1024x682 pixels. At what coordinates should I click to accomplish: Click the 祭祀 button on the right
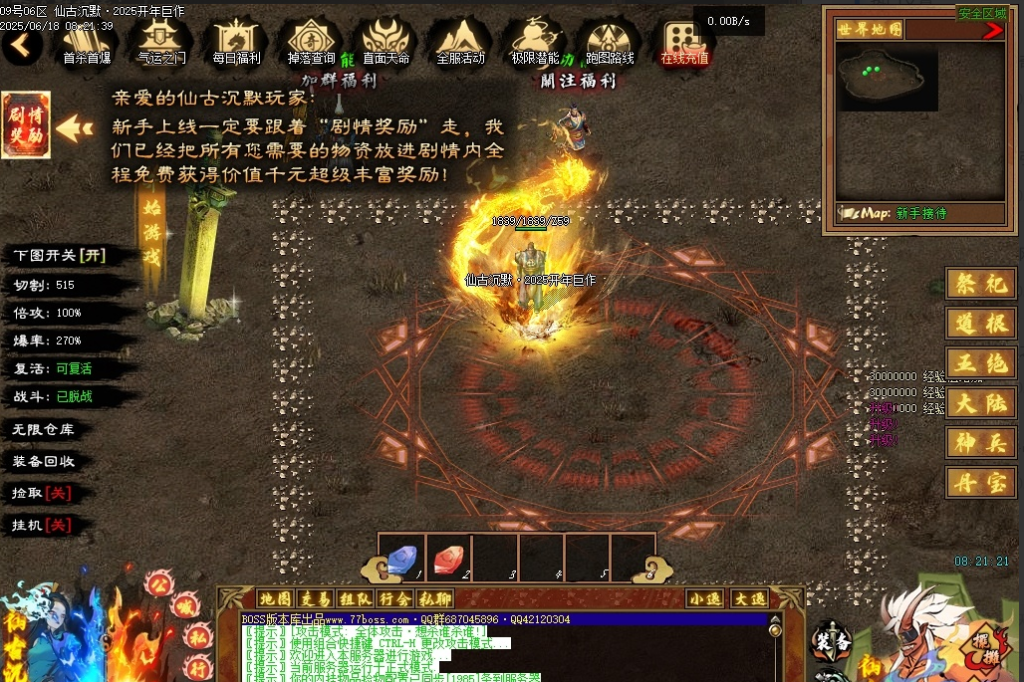(980, 284)
